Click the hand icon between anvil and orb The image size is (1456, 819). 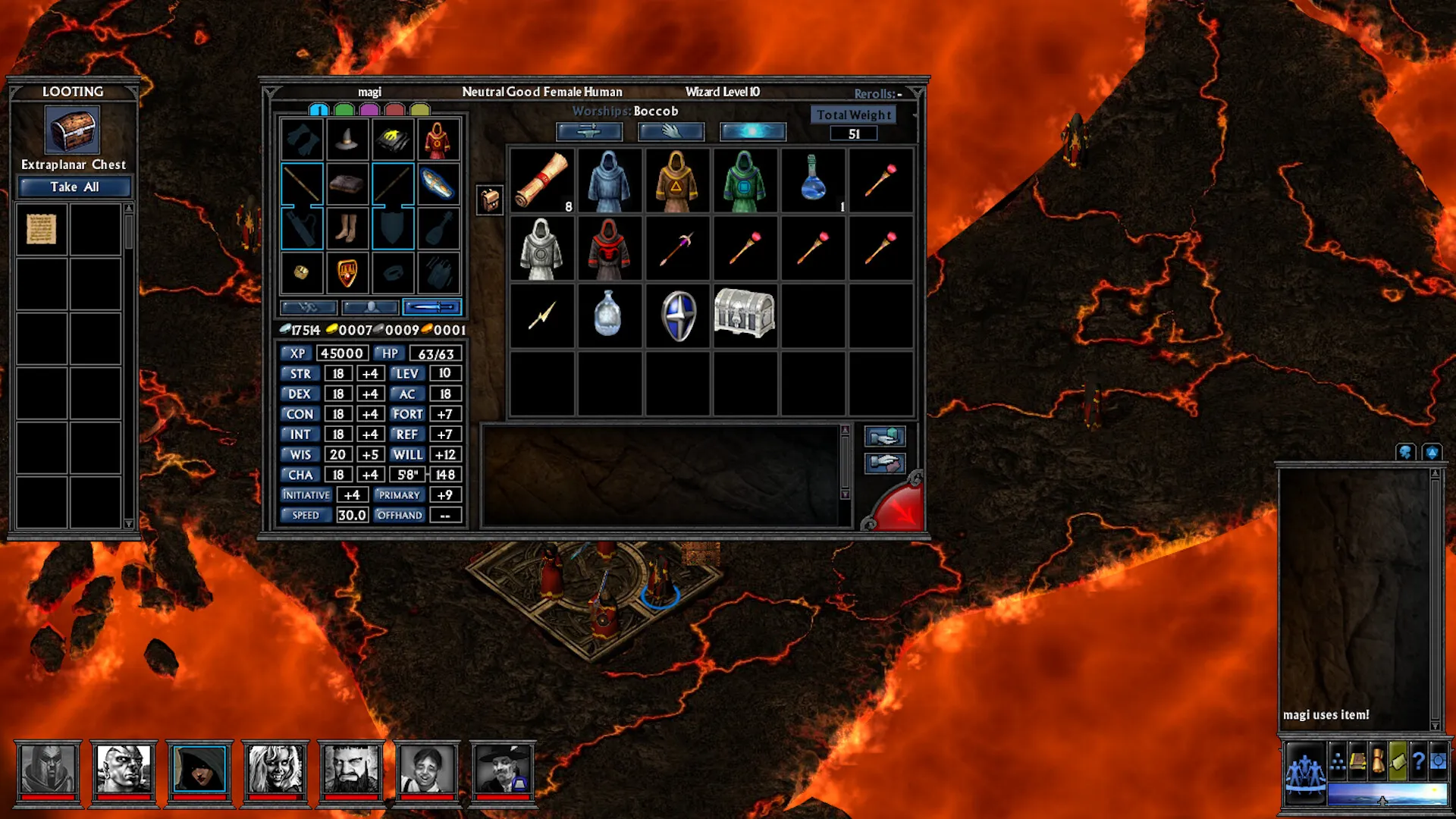pyautogui.click(x=671, y=131)
